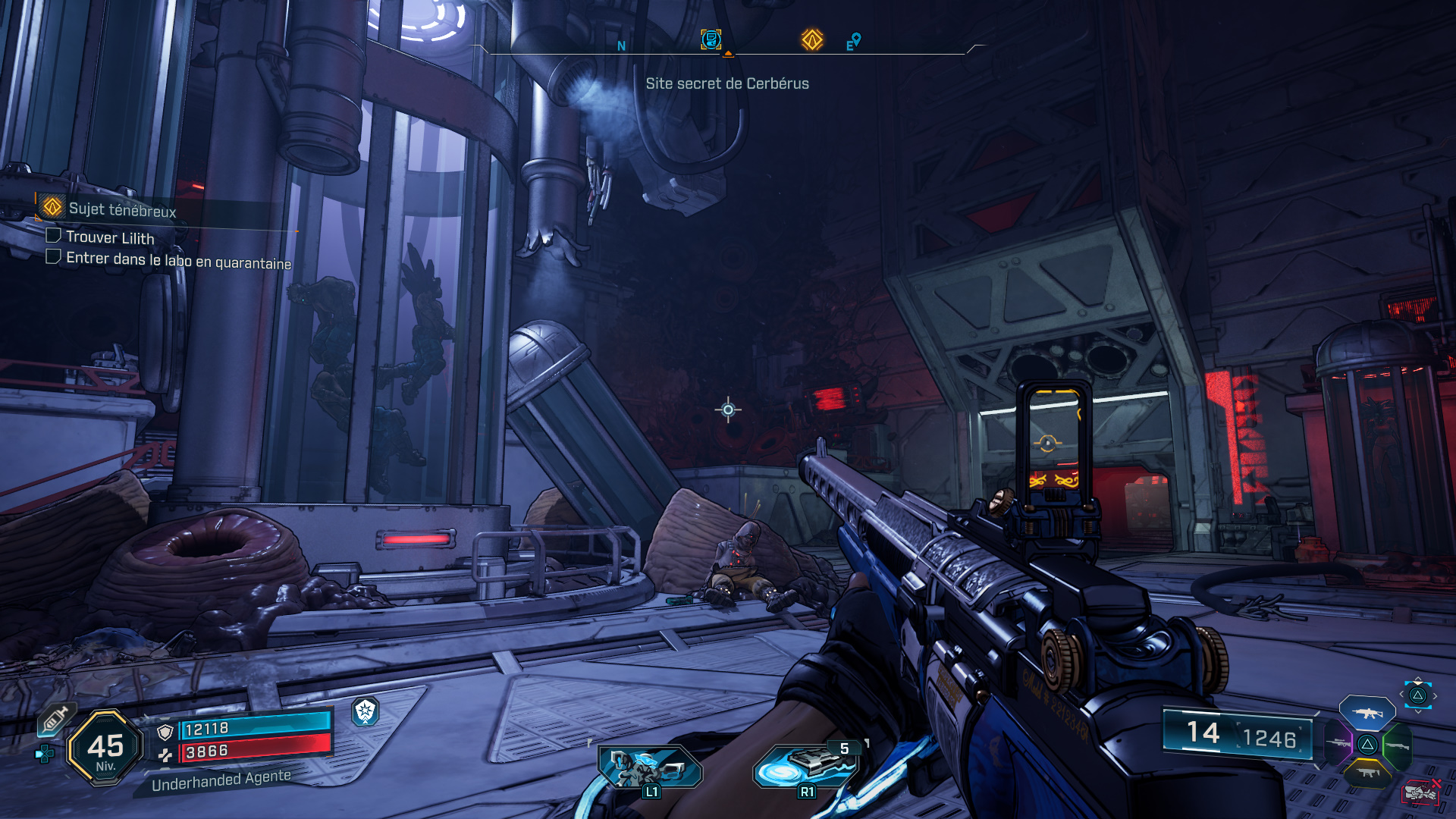Click the Underhanded Agente title banner
Image resolution: width=1456 pixels, height=819 pixels.
[221, 780]
